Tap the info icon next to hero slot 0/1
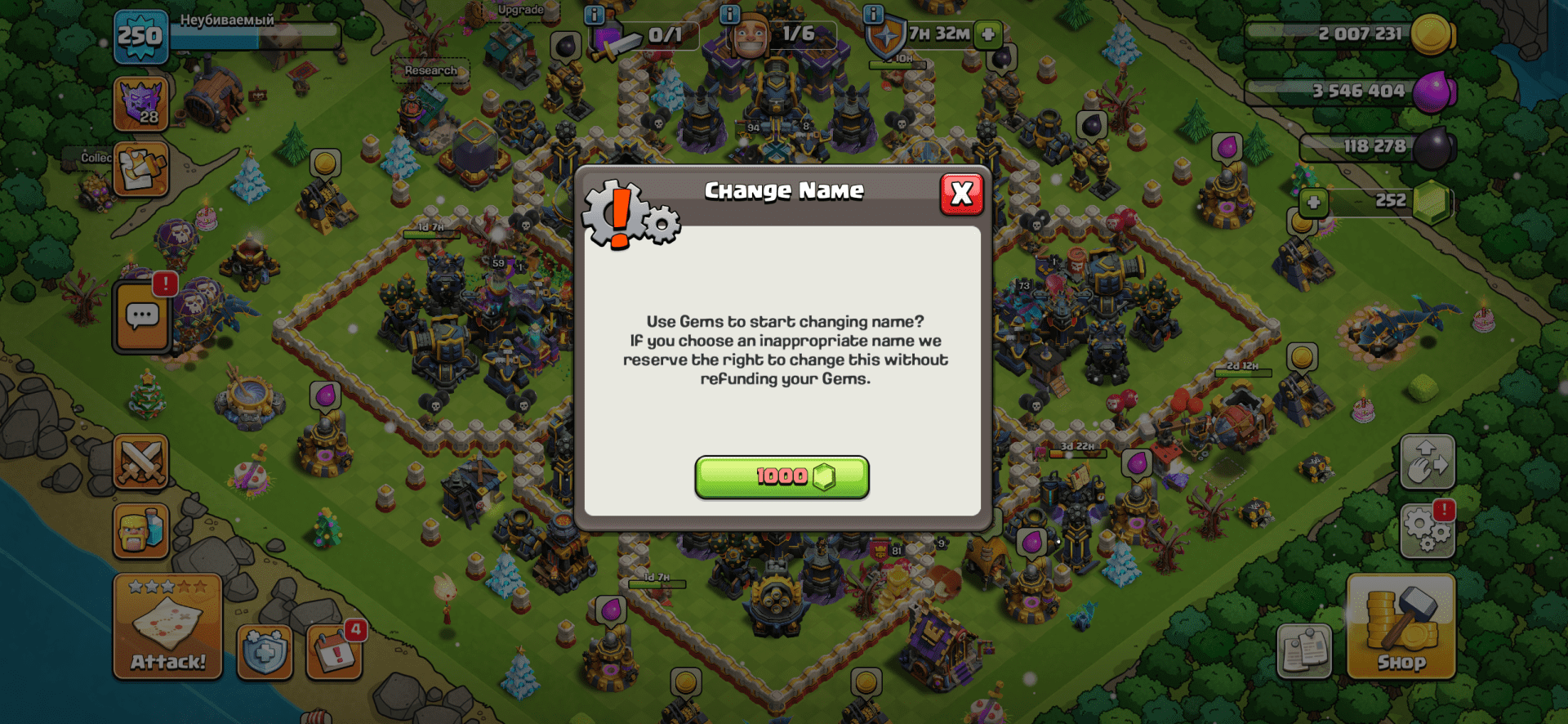Screen dimensions: 1568x724 point(594,15)
